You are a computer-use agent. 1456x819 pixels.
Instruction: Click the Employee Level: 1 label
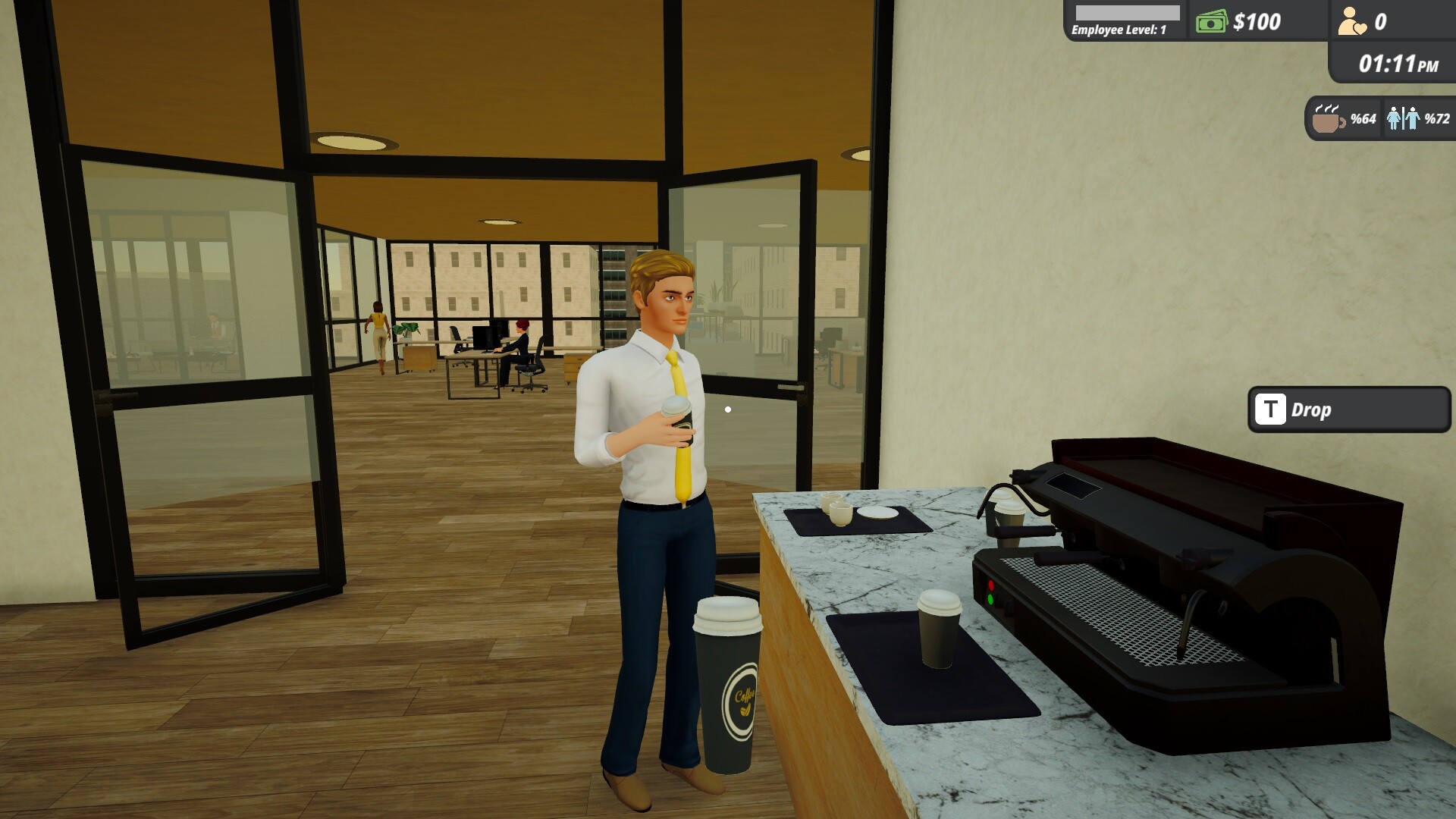(x=1119, y=30)
